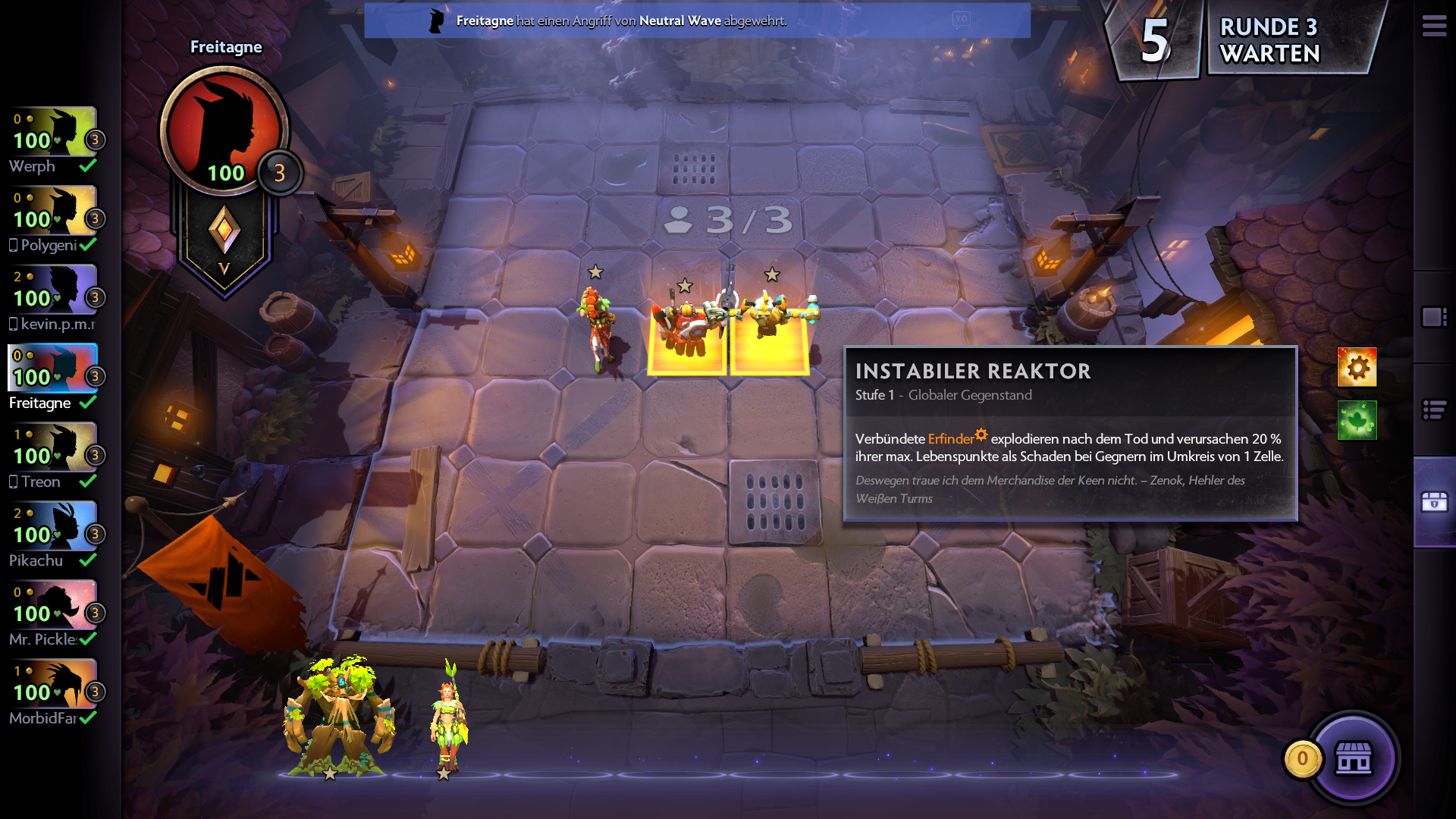View Polygeni's board from the player list
1456x819 pixels.
tap(53, 220)
